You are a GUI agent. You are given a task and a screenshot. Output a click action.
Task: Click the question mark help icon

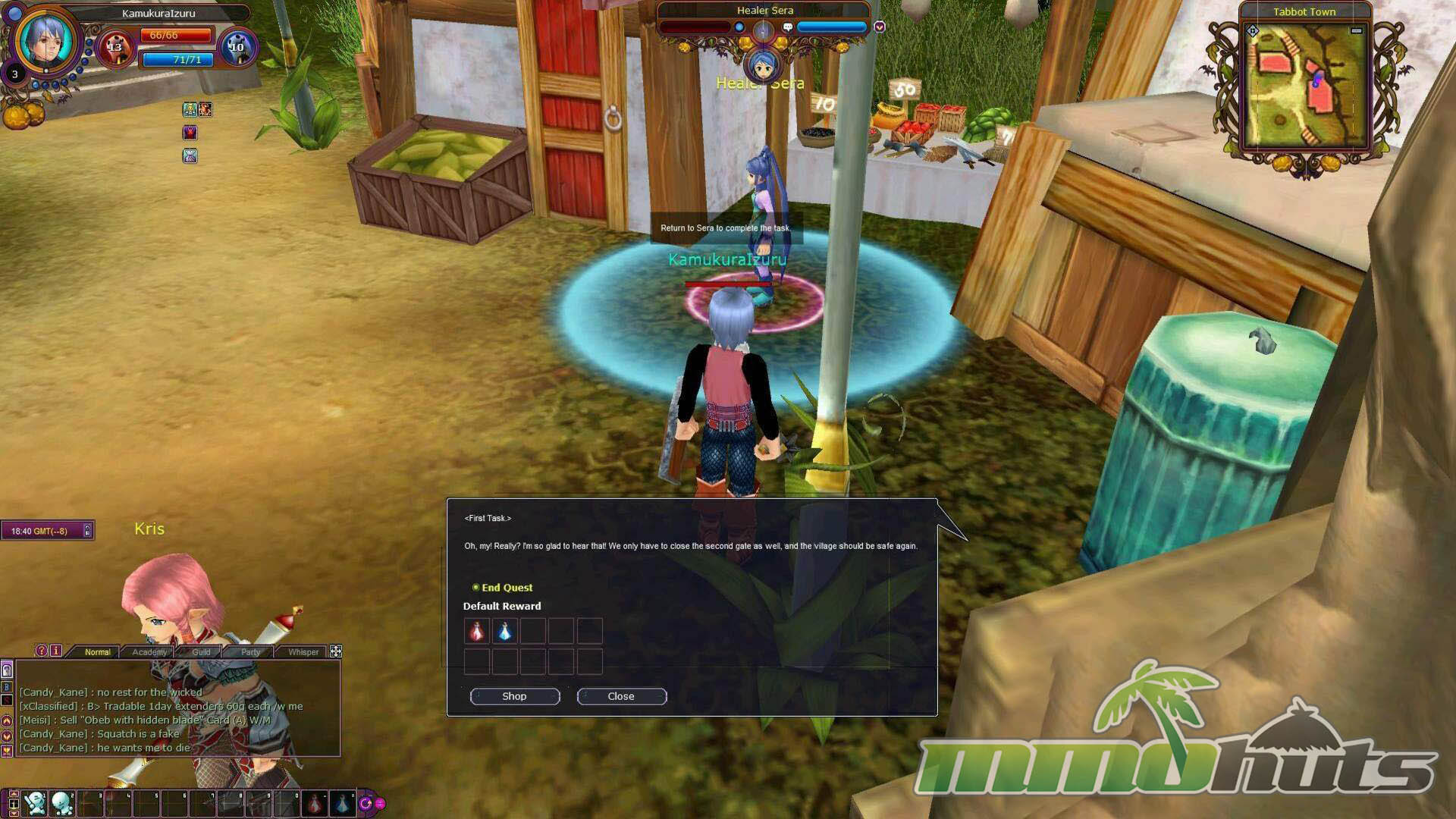pos(42,651)
